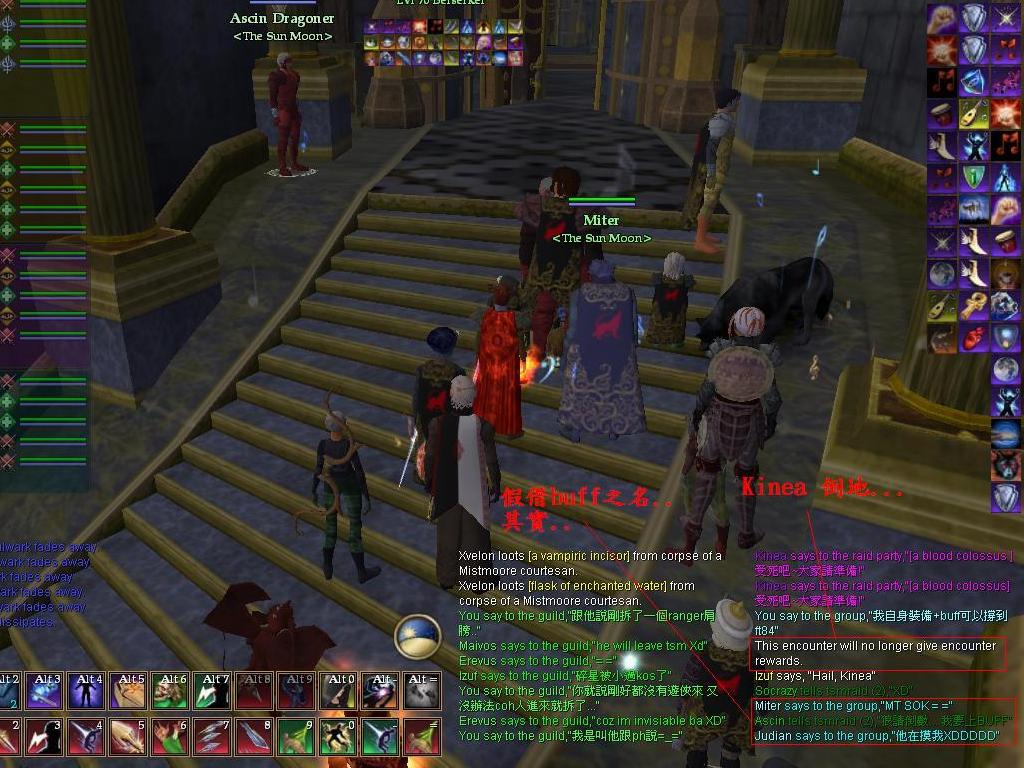Activate the Alt 3 hotbar ability
Image resolution: width=1024 pixels, height=768 pixels.
pos(44,691)
